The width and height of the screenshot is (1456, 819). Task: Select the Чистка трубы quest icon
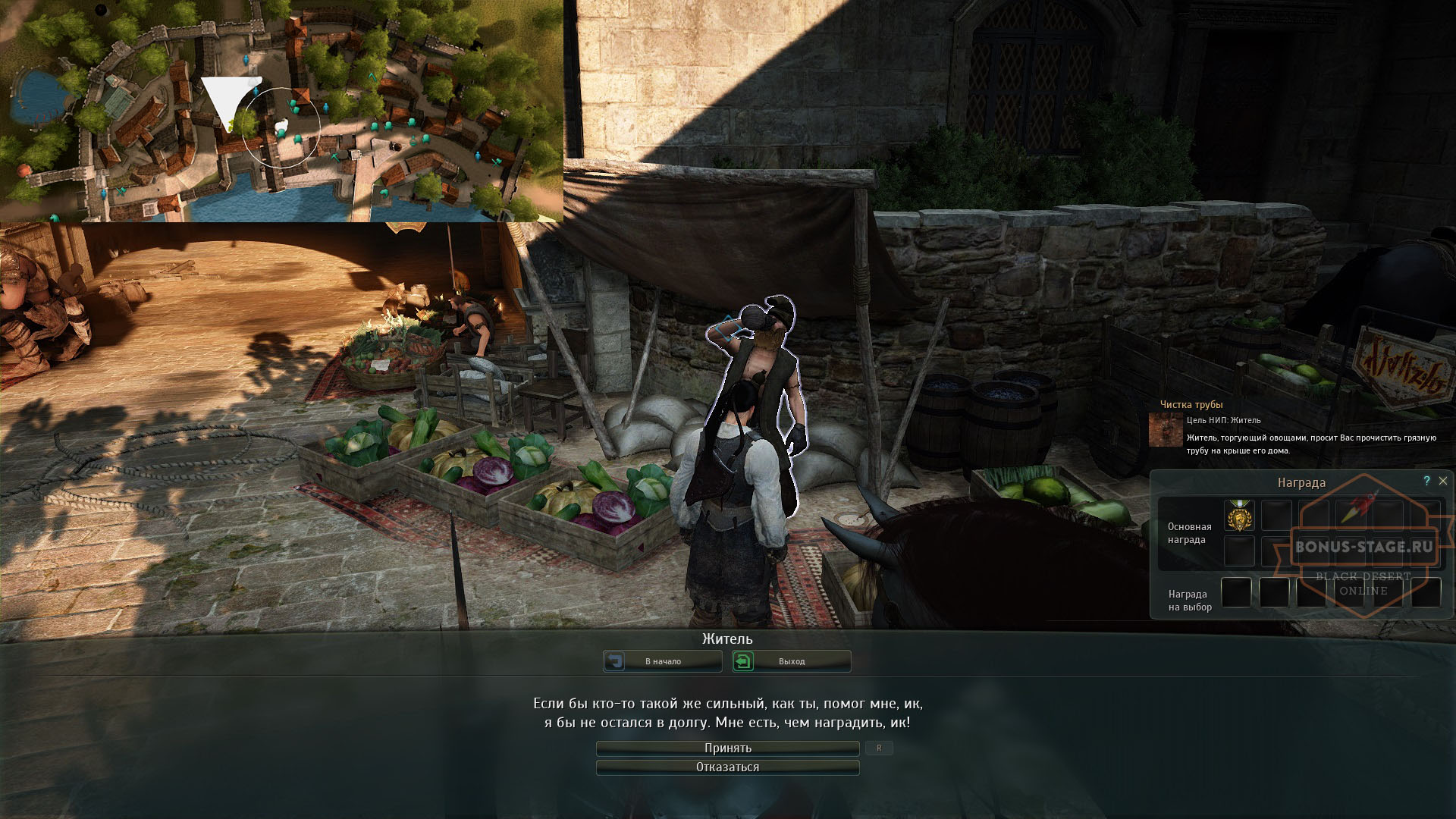1166,430
